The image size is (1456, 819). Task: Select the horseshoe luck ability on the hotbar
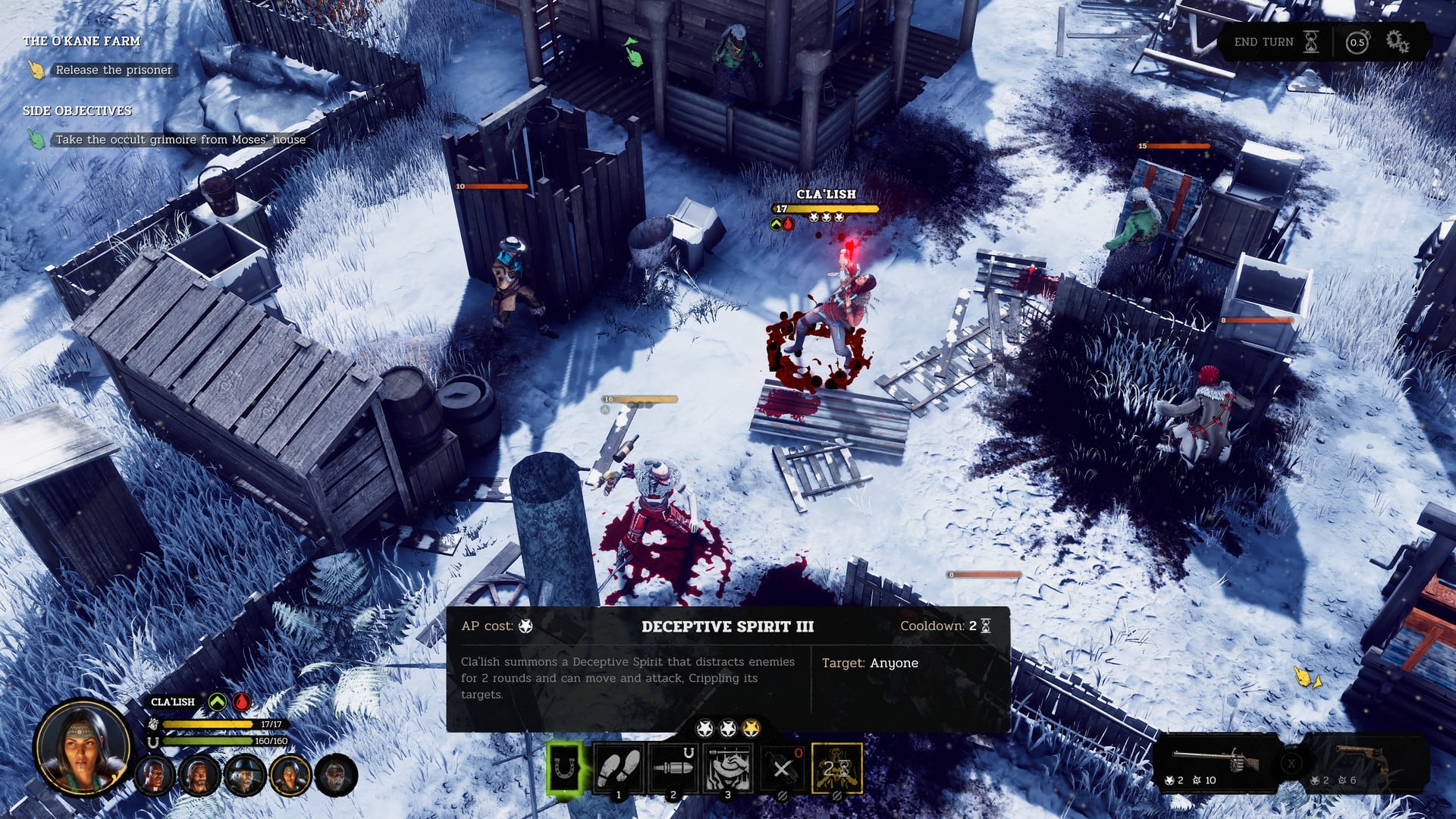[x=564, y=767]
